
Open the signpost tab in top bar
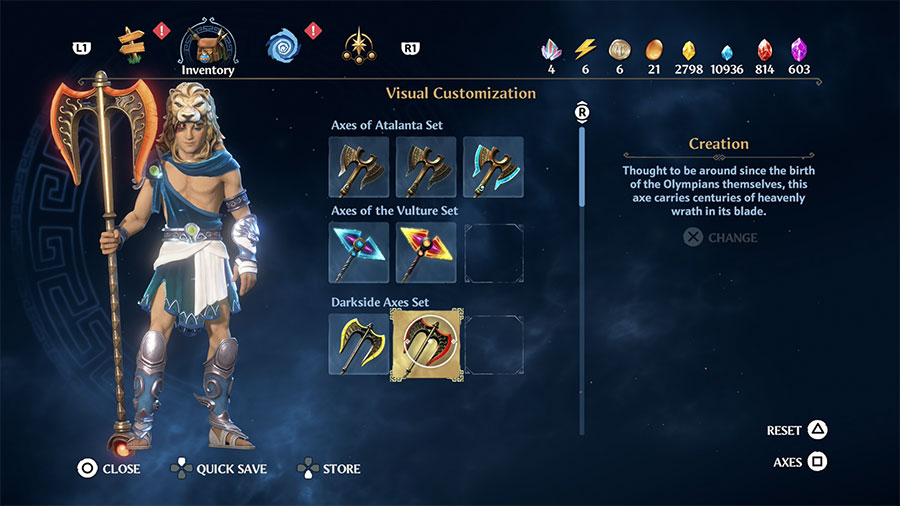click(x=131, y=44)
